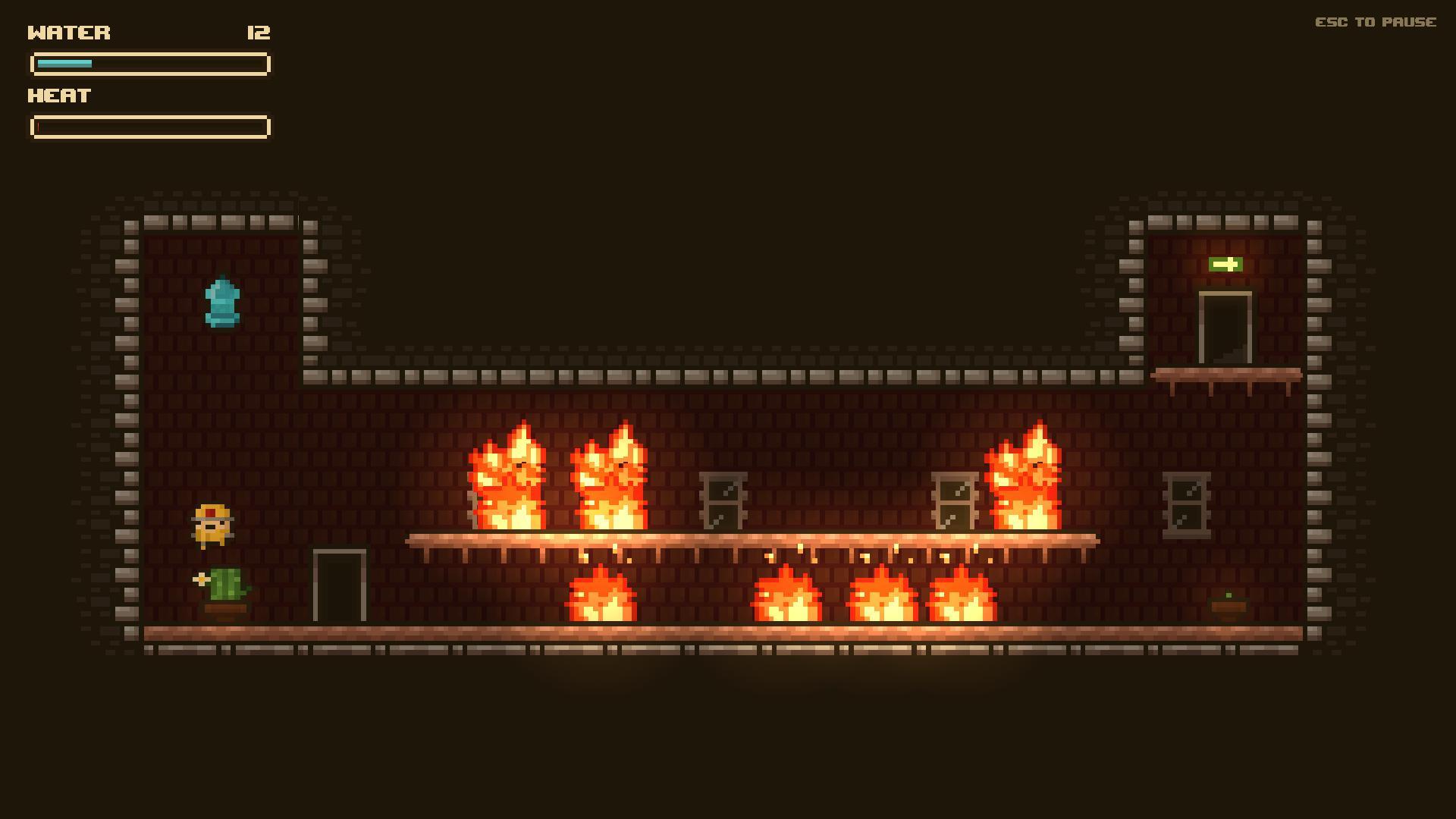Image resolution: width=1456 pixels, height=819 pixels.
Task: Click the cyan water level bar
Action: pyautogui.click(x=64, y=64)
